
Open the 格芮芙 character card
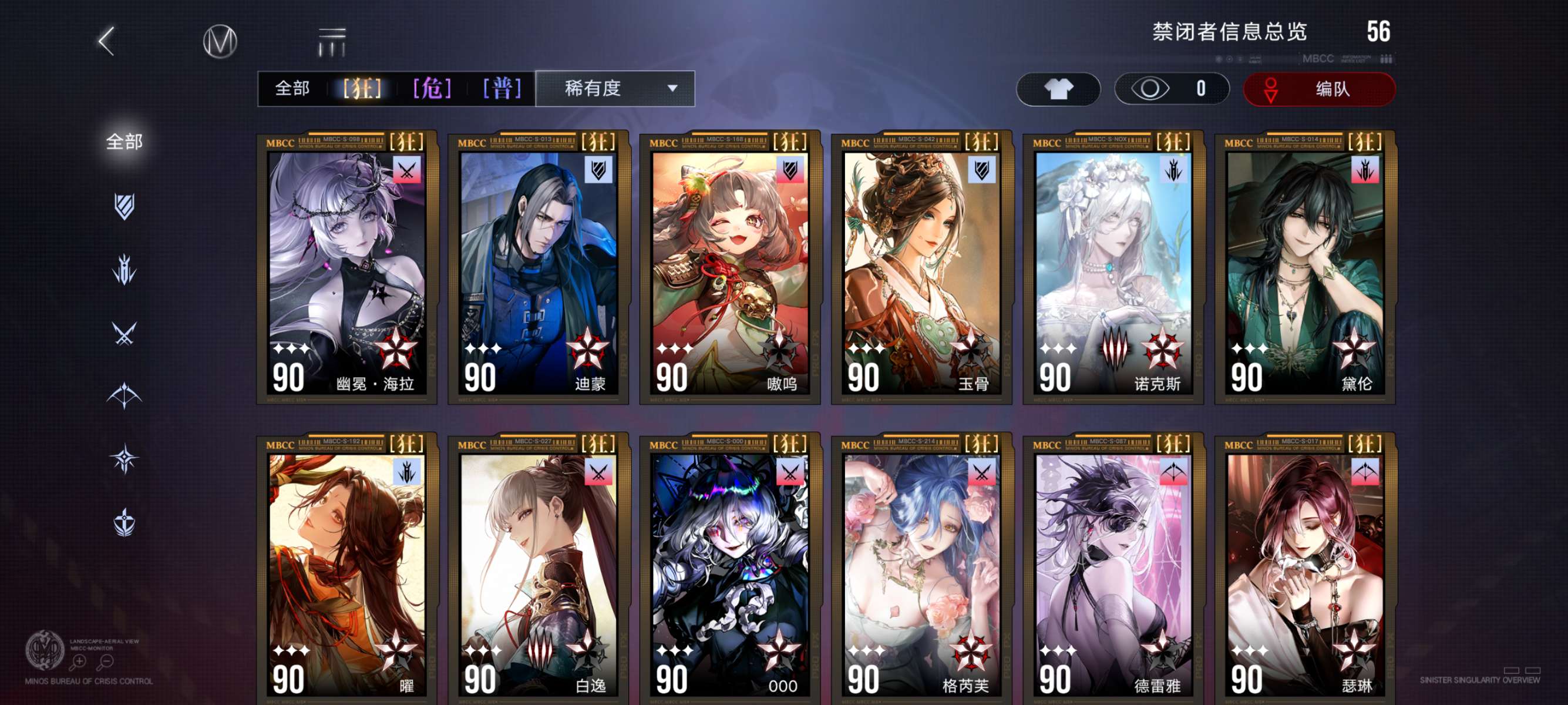921,569
